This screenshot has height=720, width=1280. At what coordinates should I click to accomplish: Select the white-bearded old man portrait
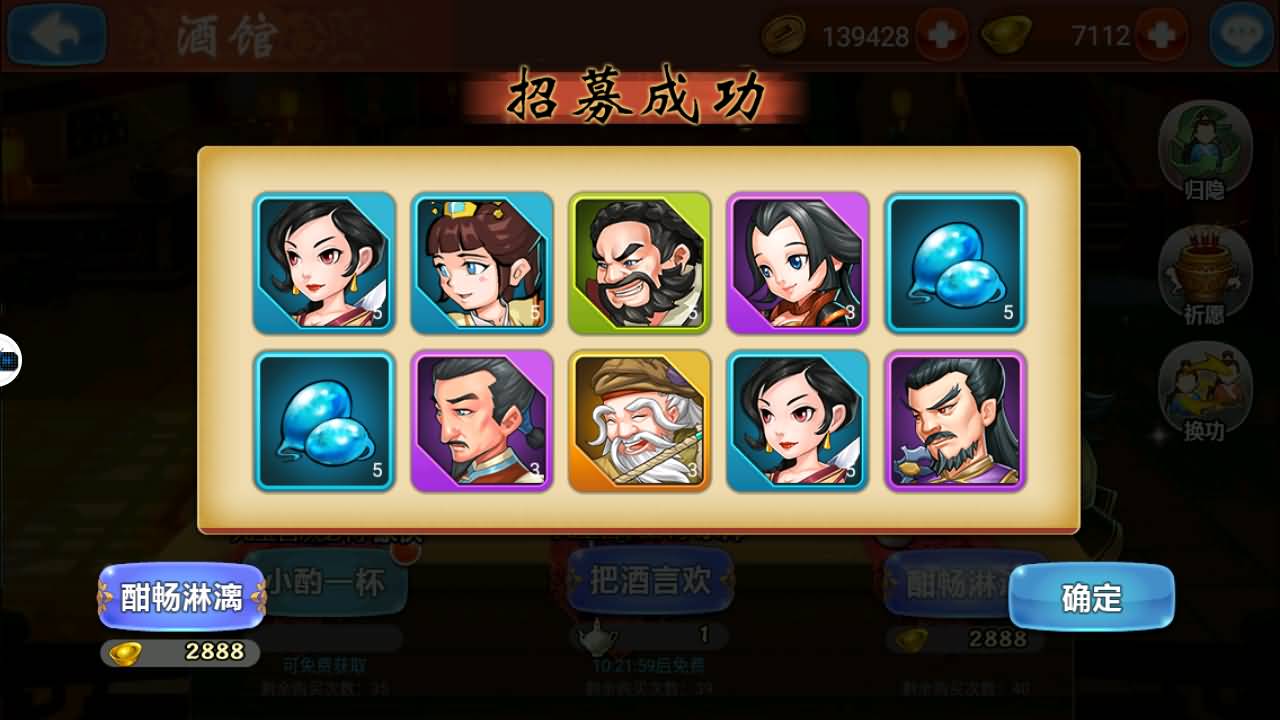(x=640, y=421)
